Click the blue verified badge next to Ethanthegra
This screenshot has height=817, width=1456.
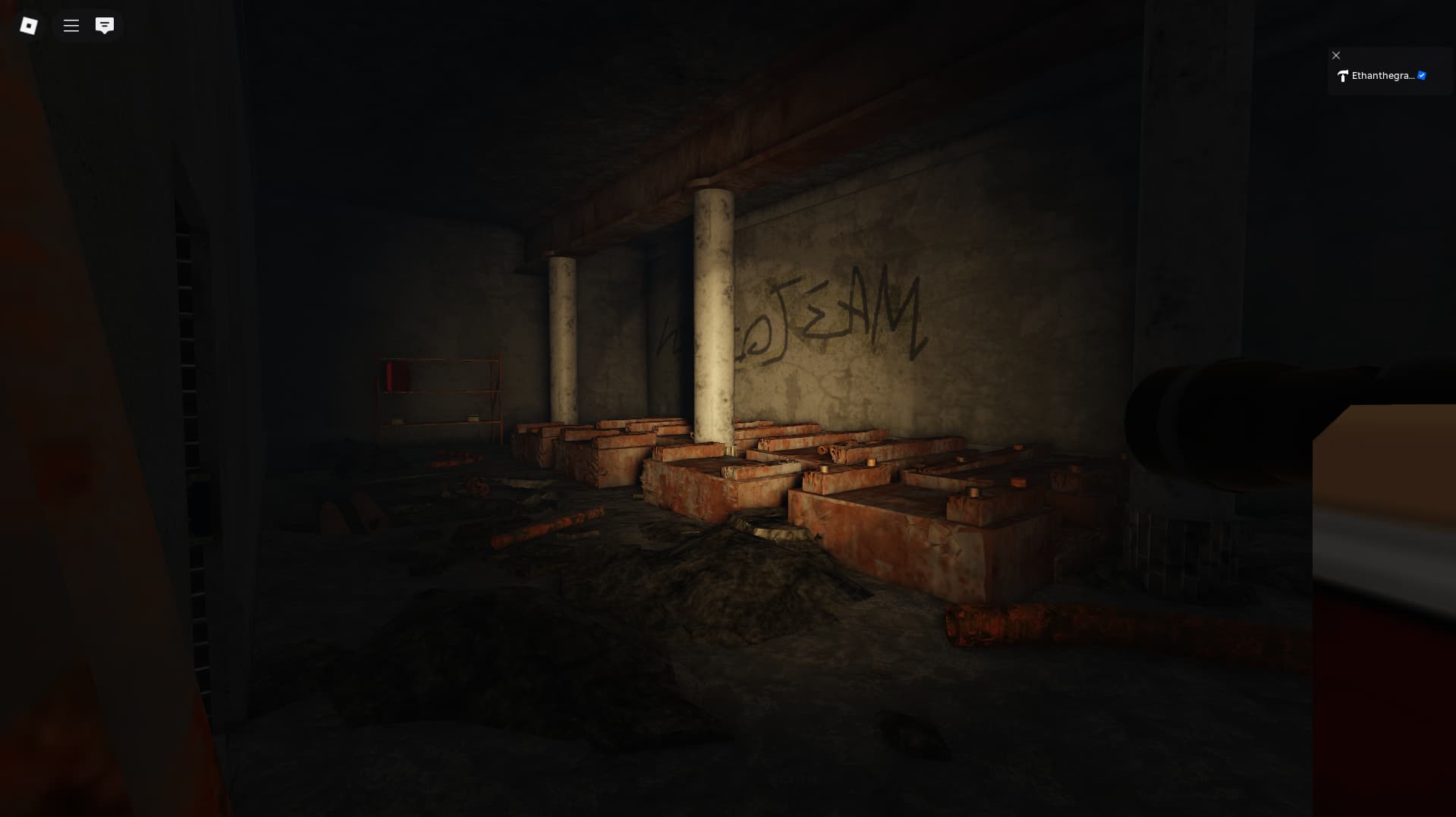click(1421, 75)
